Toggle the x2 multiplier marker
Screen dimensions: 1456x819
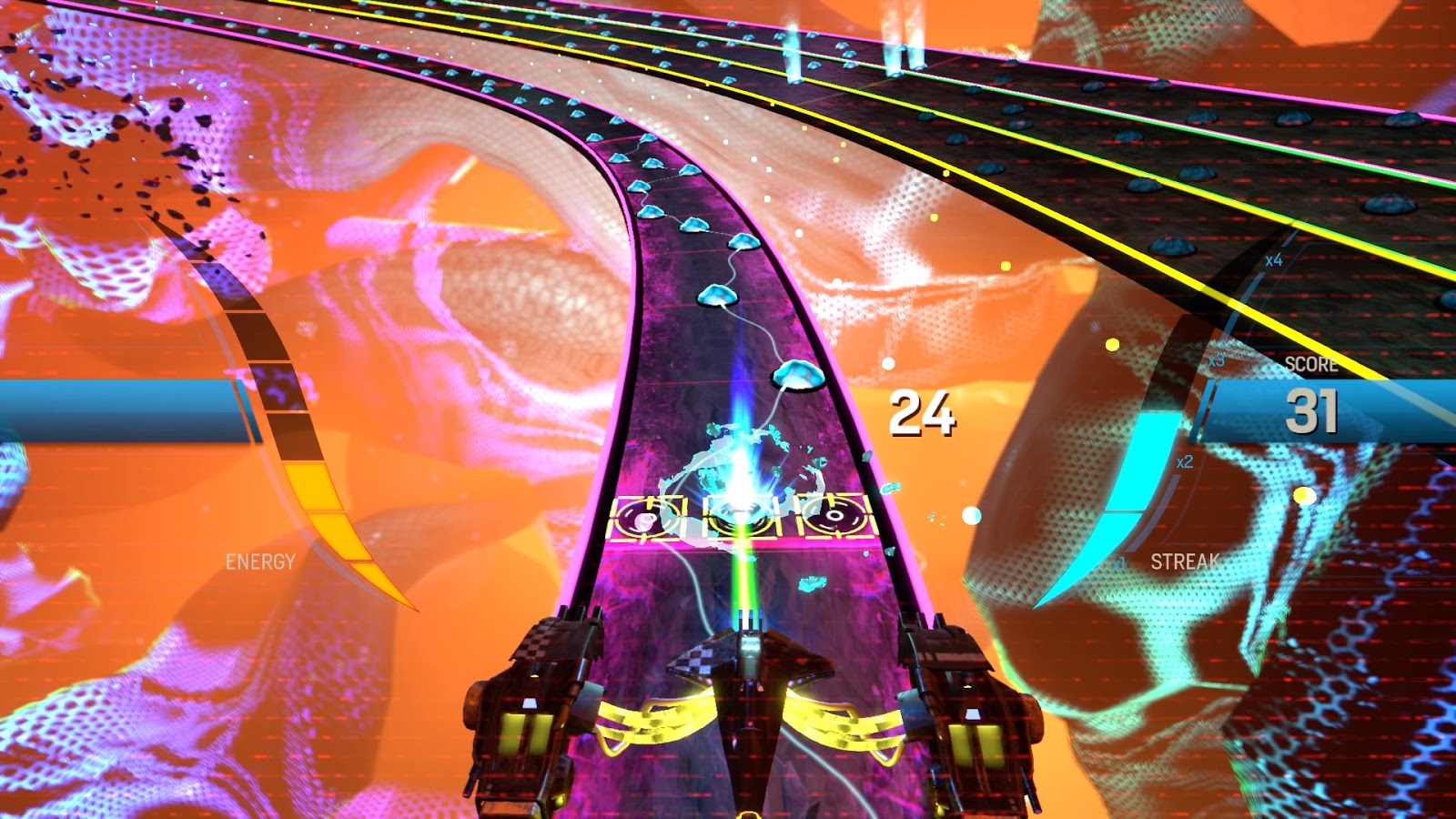tap(1184, 460)
